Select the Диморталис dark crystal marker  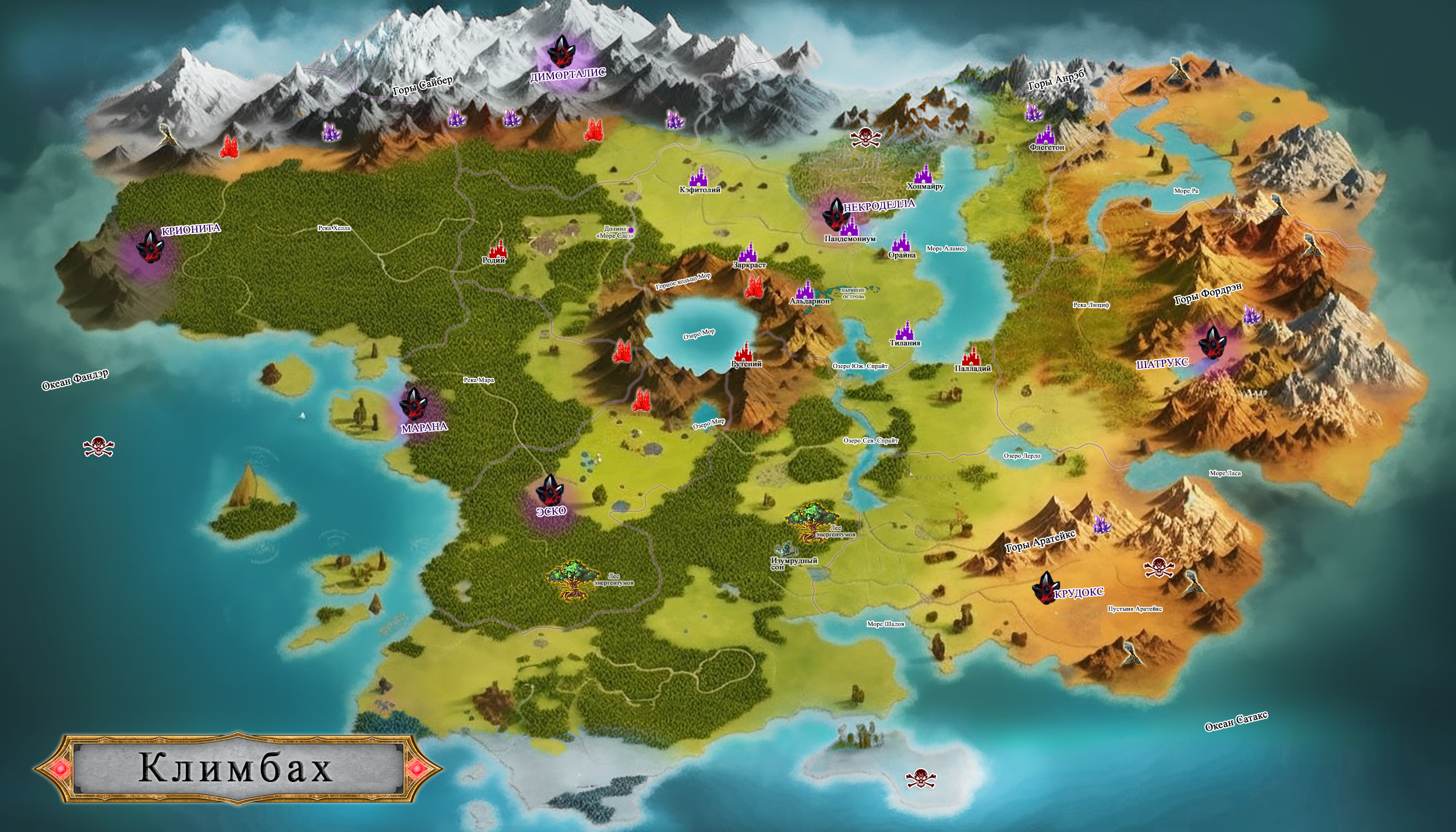561,51
